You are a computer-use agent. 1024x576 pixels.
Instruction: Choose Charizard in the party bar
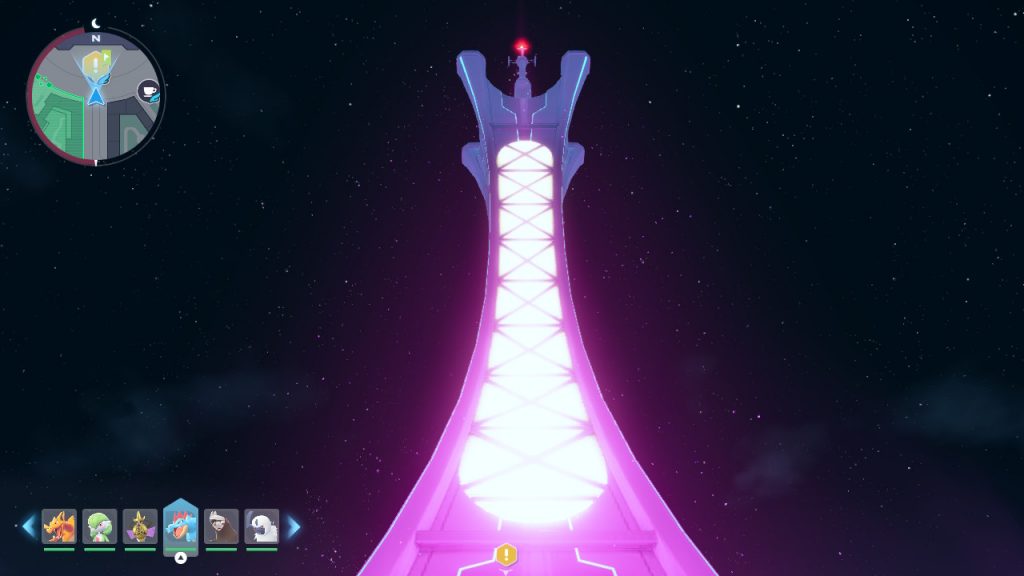(x=59, y=526)
